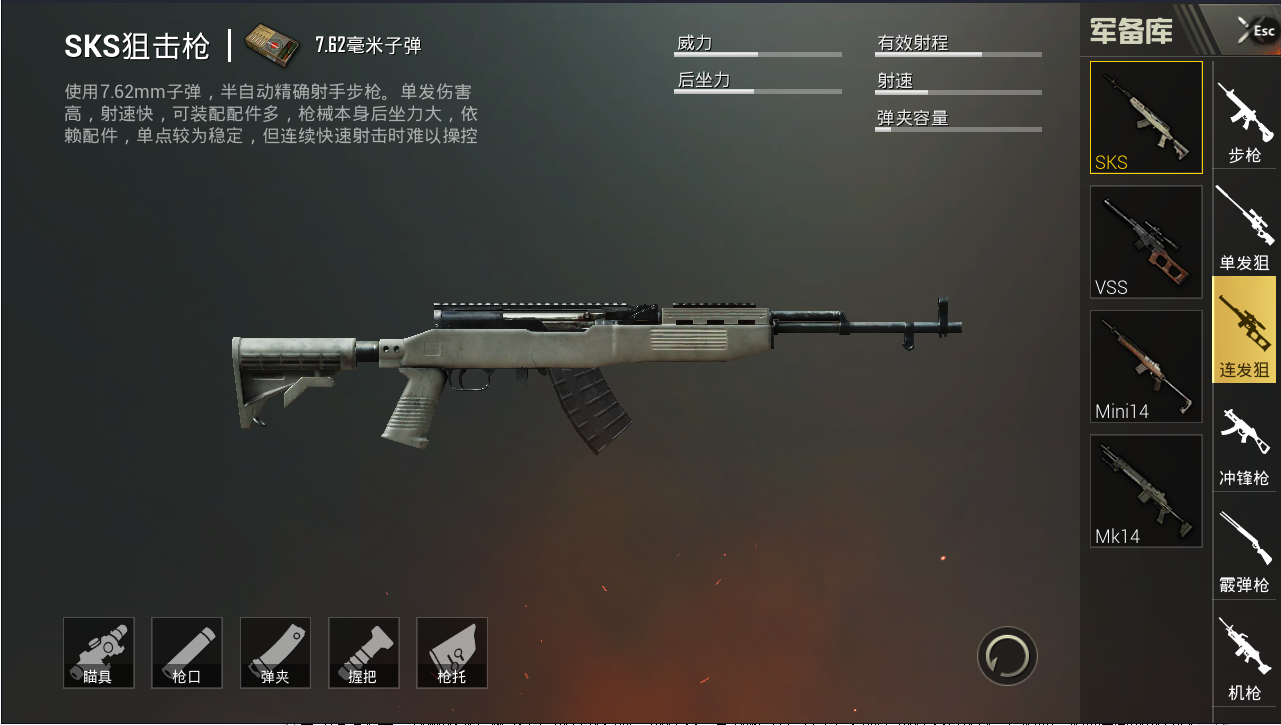The height and width of the screenshot is (725, 1281).
Task: Click the 威力 power stat bar
Action: pyautogui.click(x=758, y=51)
